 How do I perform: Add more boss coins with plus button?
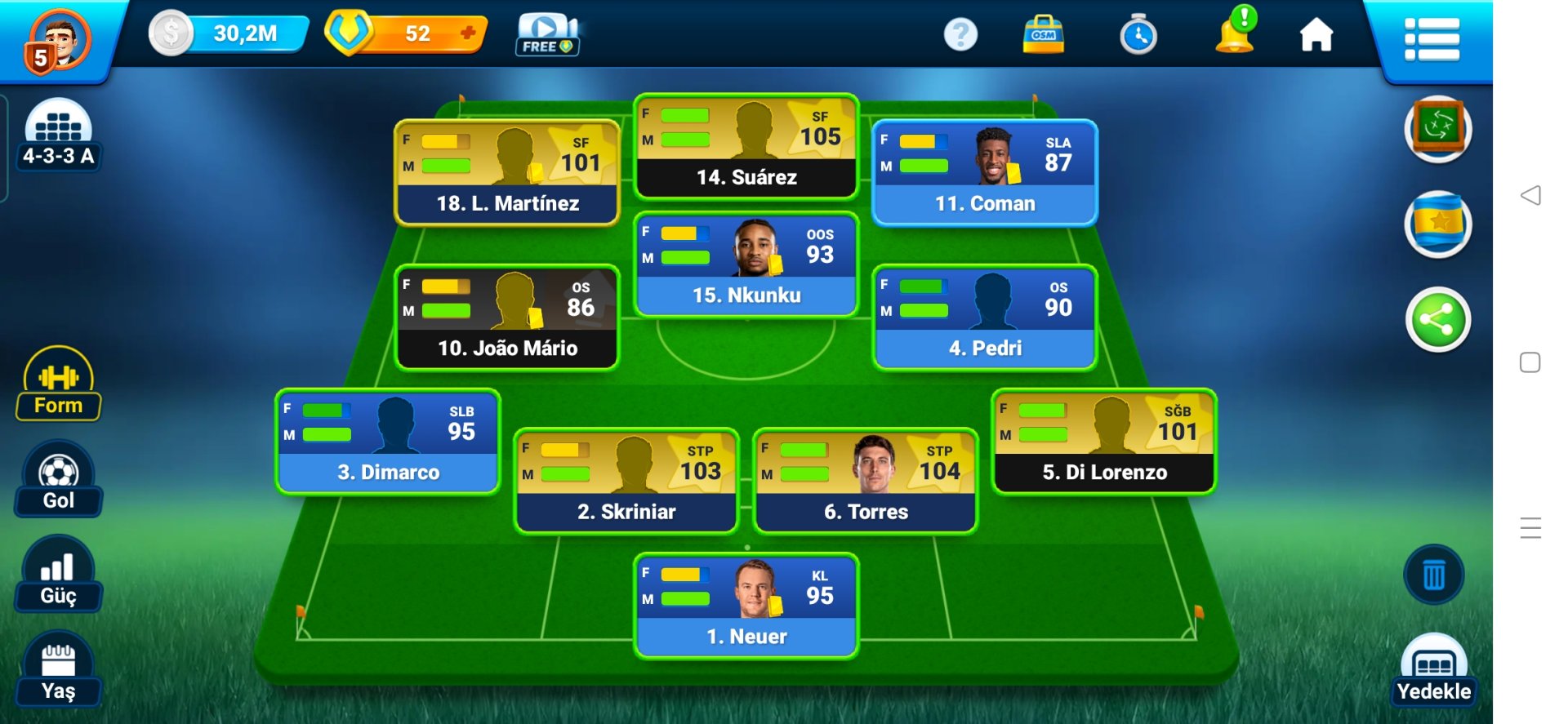point(468,33)
